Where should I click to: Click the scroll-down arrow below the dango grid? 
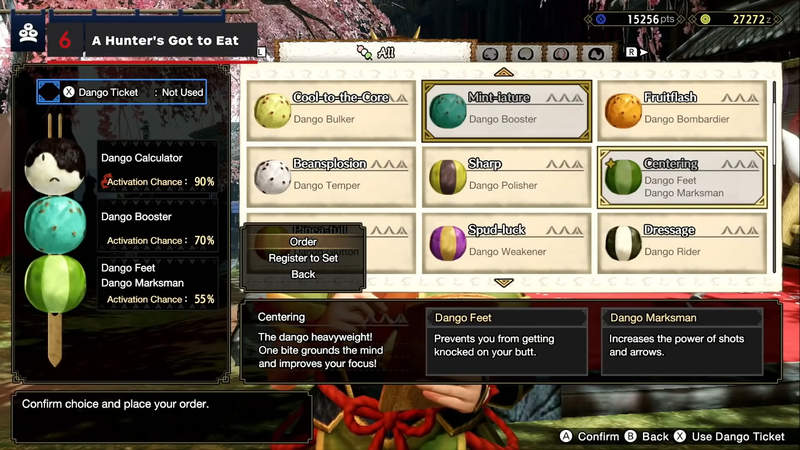(x=503, y=283)
